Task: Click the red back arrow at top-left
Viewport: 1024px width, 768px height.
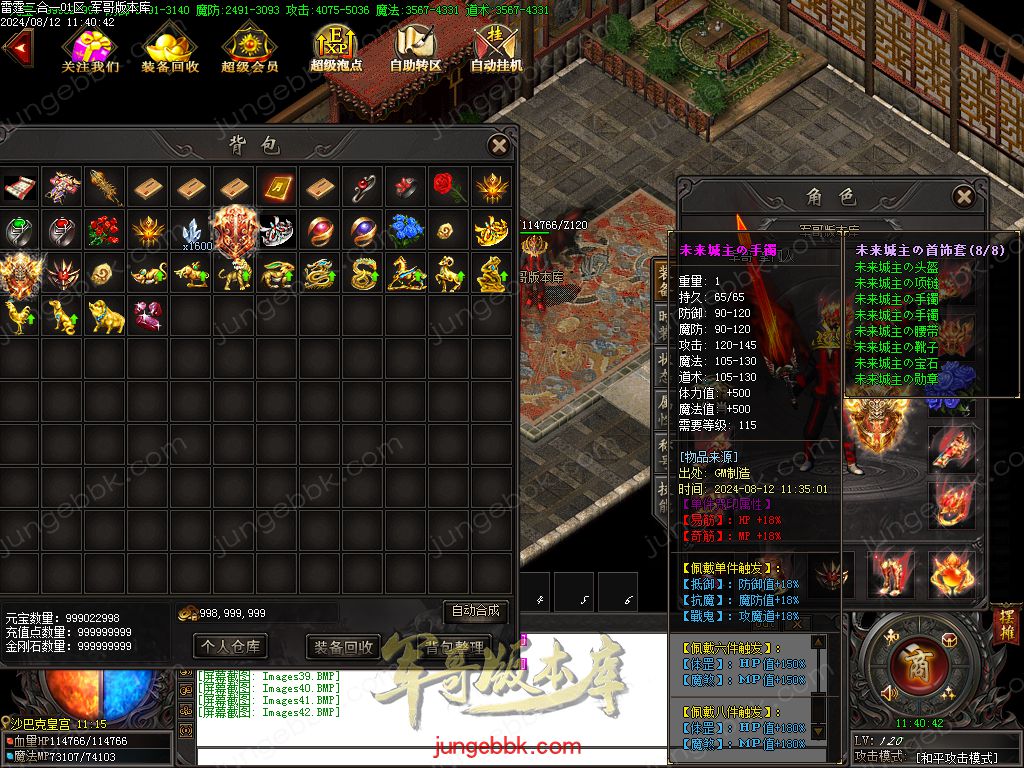Action: [x=17, y=48]
